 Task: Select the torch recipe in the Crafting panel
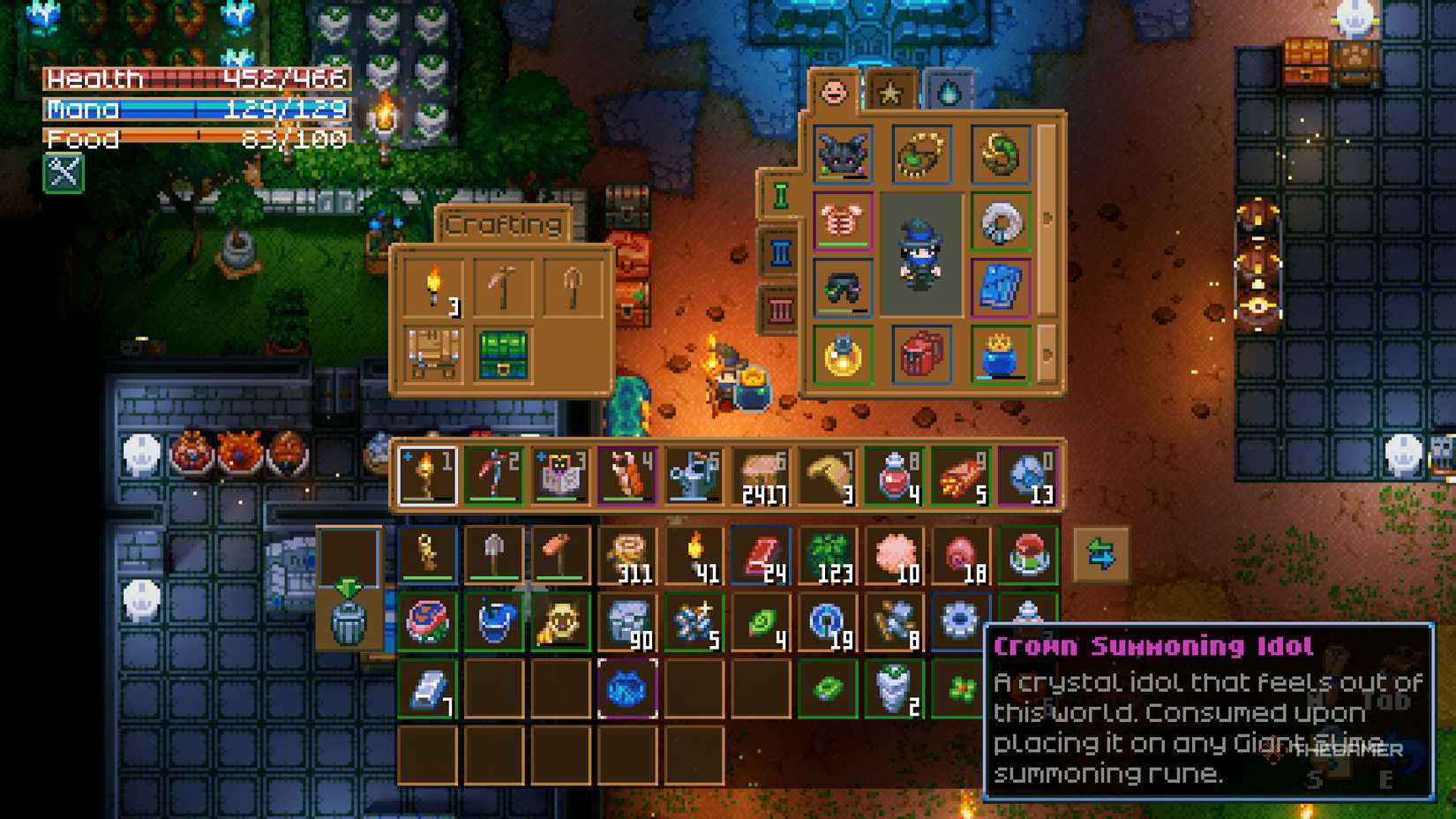point(432,287)
